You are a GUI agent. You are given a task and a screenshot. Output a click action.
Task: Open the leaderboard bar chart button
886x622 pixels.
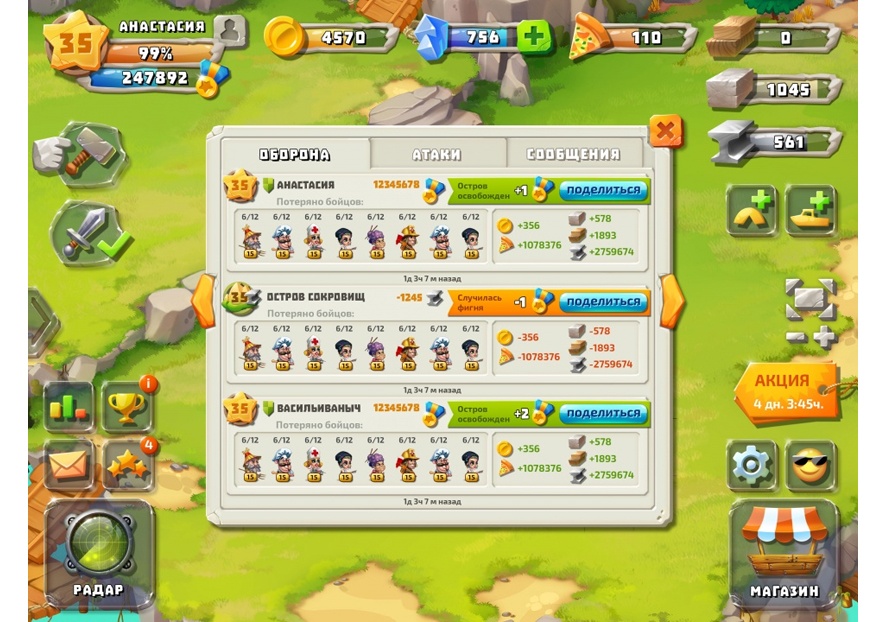[x=69, y=407]
